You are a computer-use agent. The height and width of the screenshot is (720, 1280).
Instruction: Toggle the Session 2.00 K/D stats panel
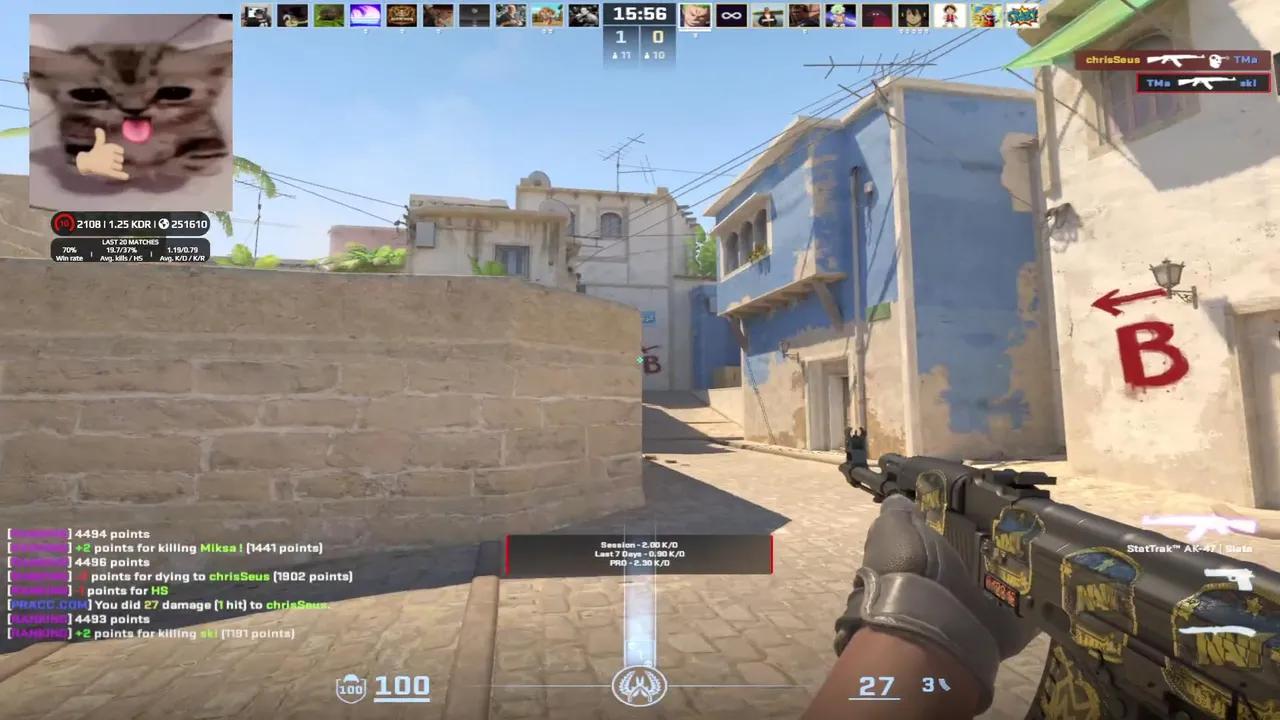[x=640, y=553]
